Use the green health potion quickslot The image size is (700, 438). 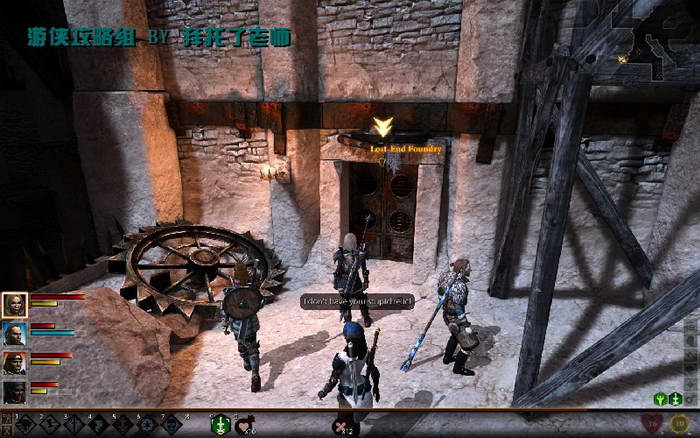[220, 425]
